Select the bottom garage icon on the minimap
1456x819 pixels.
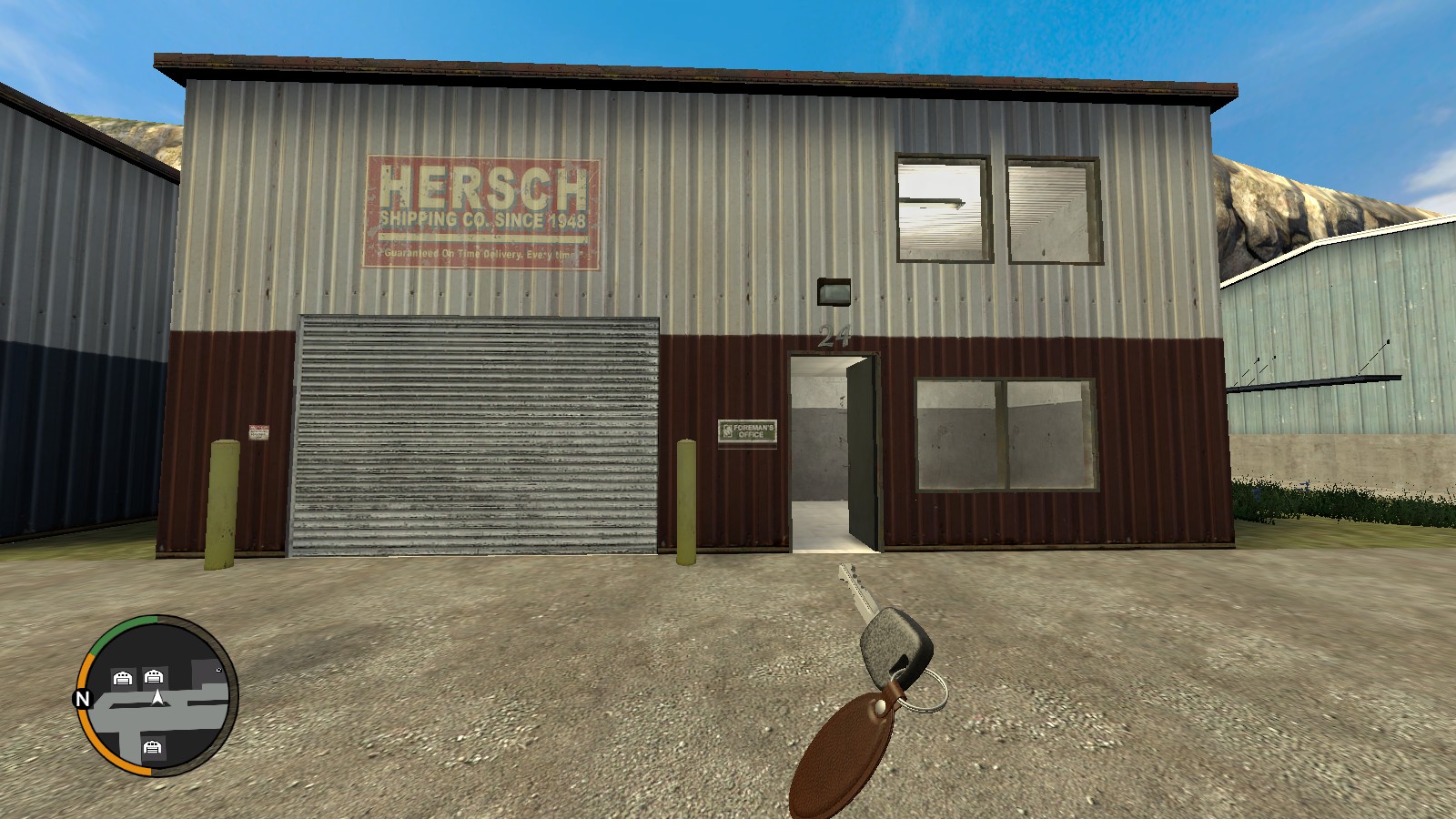coord(153,748)
